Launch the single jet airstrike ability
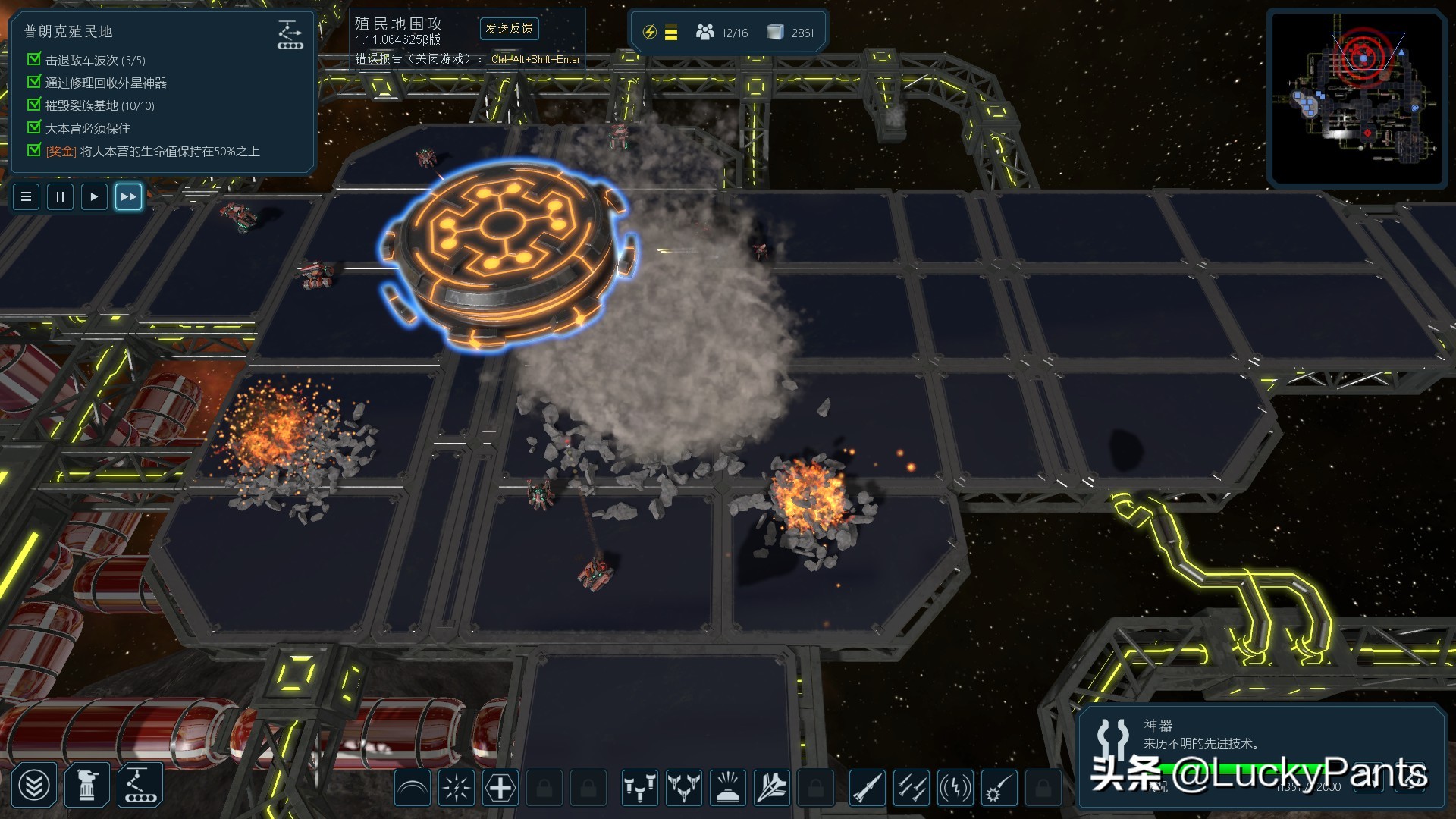The height and width of the screenshot is (819, 1456). pyautogui.click(x=771, y=789)
